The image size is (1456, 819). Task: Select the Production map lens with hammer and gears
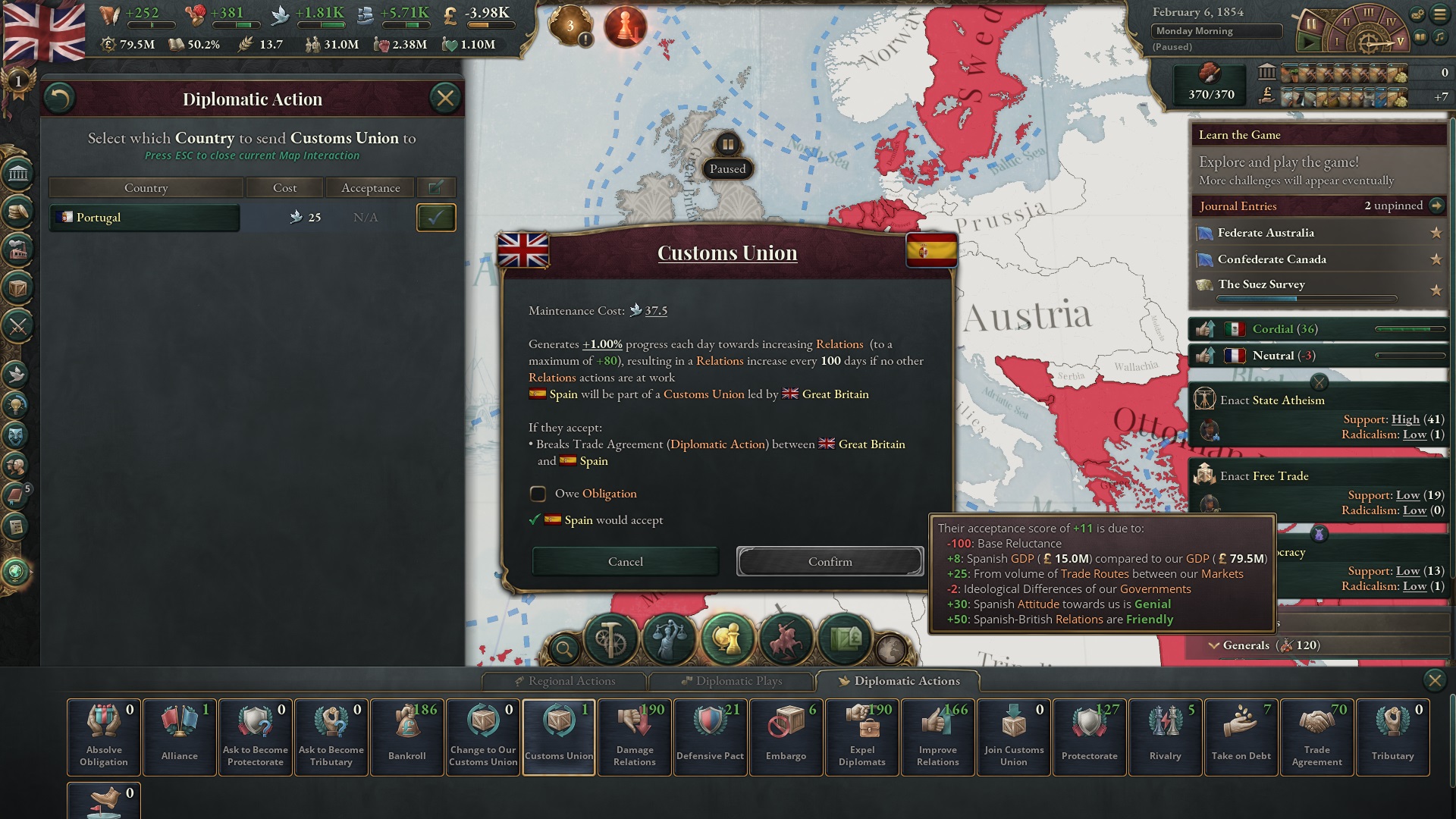(610, 639)
